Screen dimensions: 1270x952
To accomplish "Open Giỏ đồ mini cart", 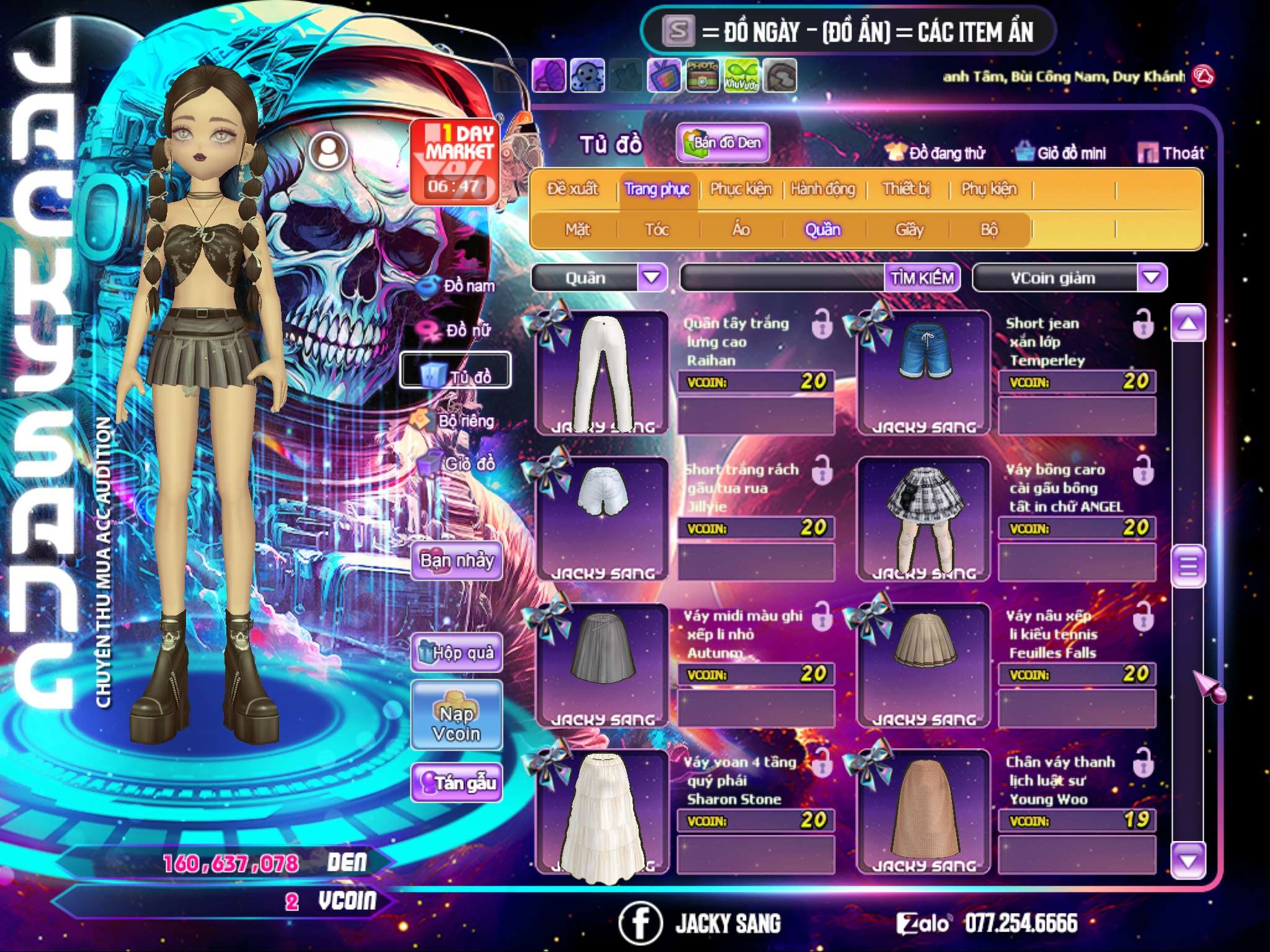I will coord(1061,153).
